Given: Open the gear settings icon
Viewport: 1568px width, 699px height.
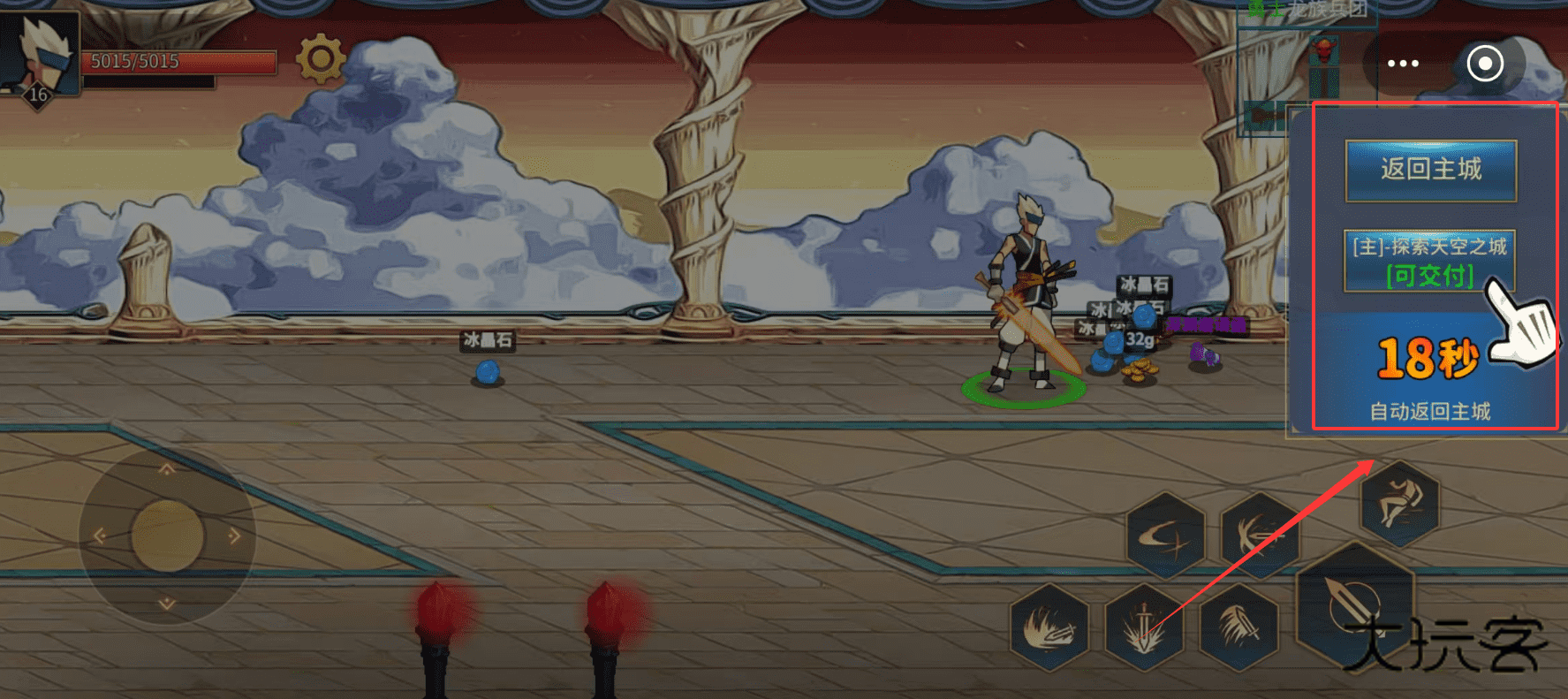Looking at the screenshot, I should tap(320, 59).
